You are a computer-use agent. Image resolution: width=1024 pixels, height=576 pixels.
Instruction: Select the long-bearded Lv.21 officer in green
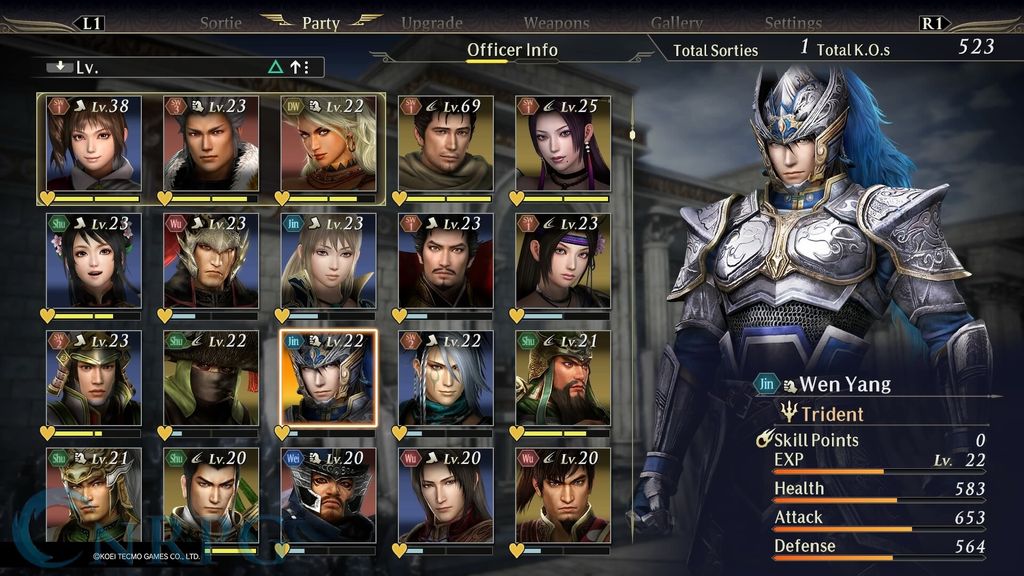(562, 378)
